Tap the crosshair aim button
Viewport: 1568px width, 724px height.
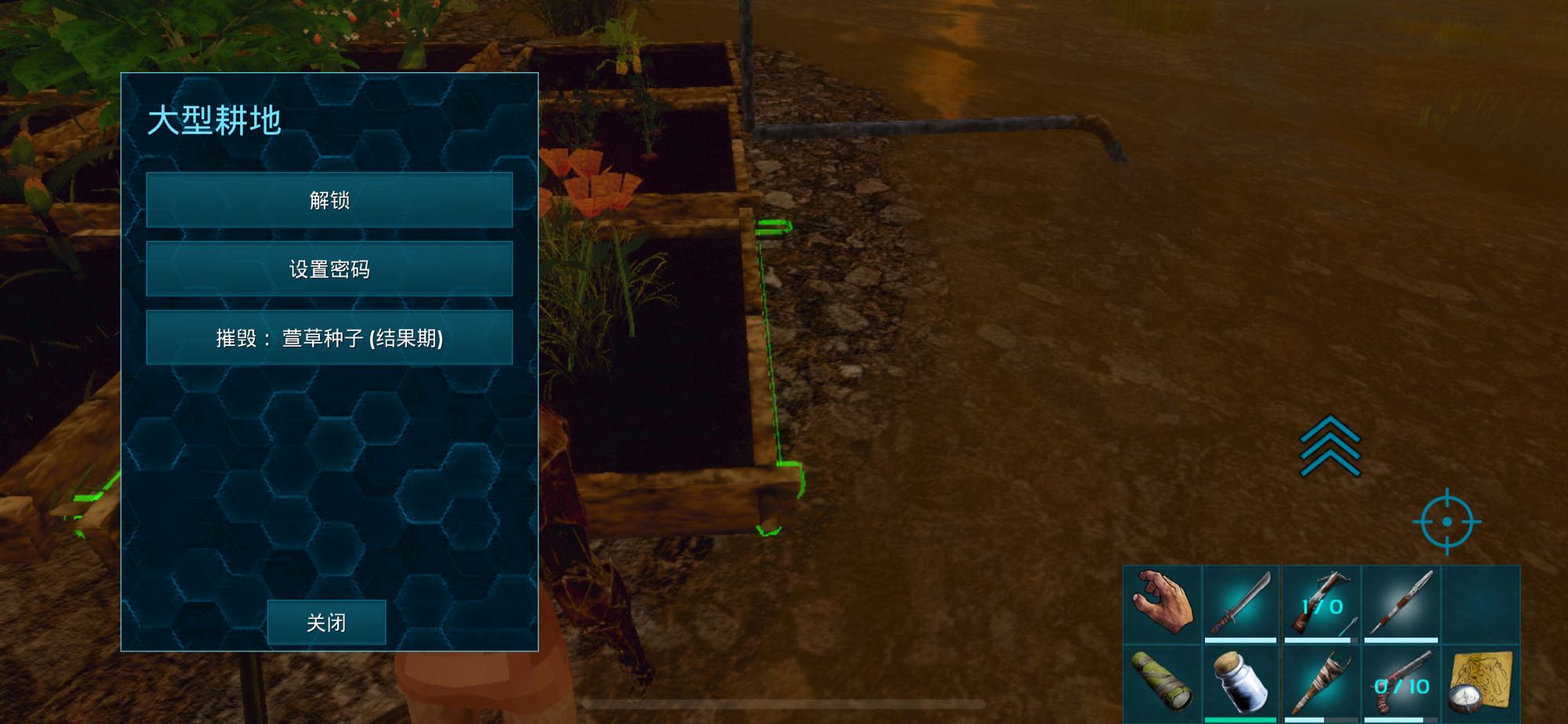pos(1447,522)
